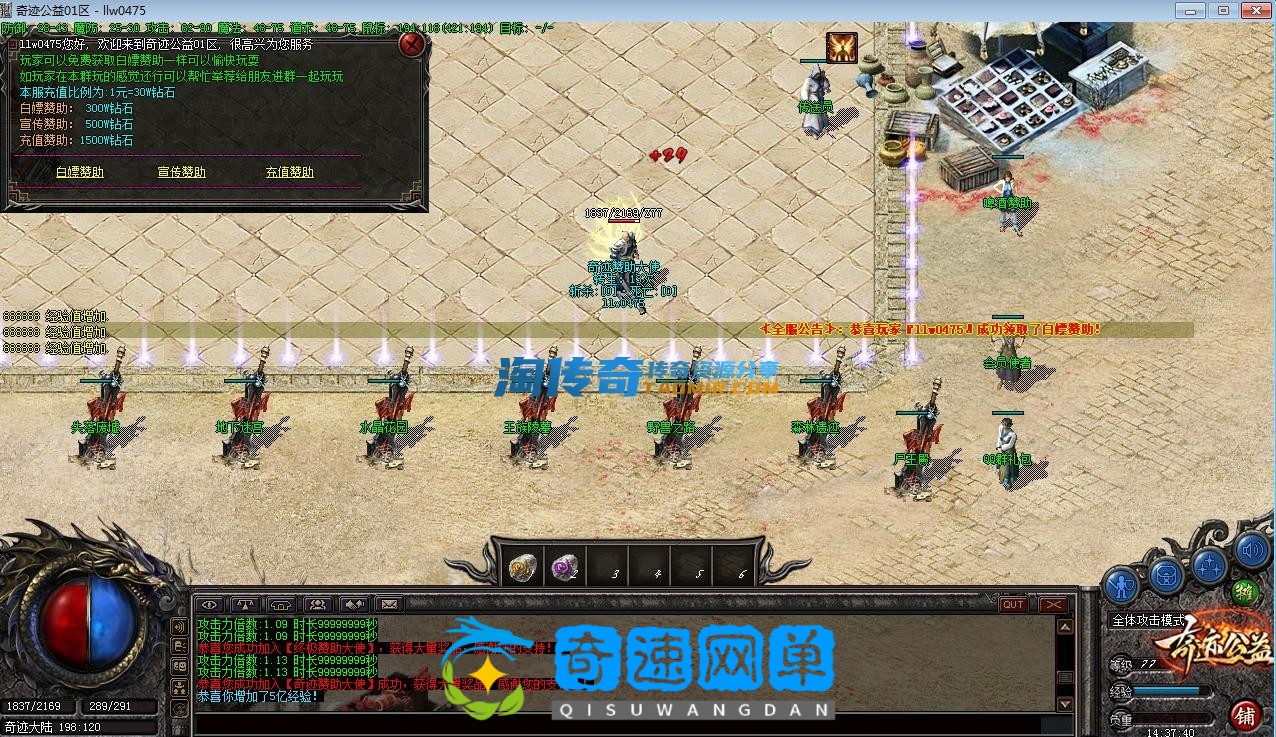
Task: Toggle sound with the speaker icon
Action: pyautogui.click(x=1251, y=549)
